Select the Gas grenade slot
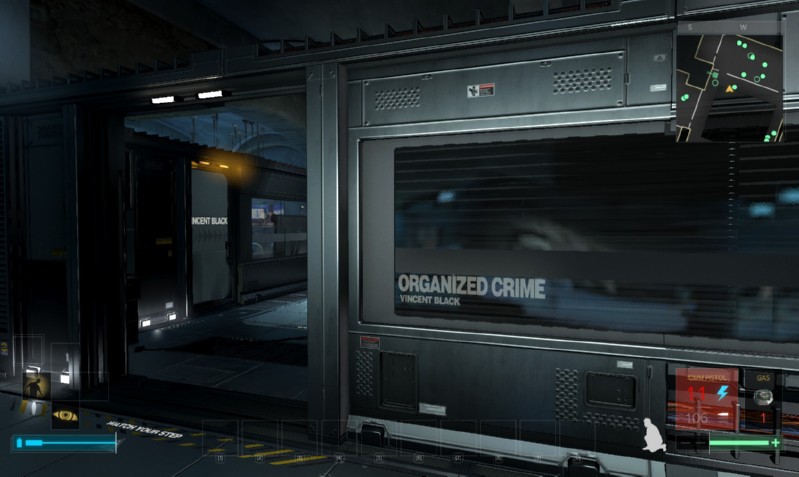799x477 pixels. (764, 399)
